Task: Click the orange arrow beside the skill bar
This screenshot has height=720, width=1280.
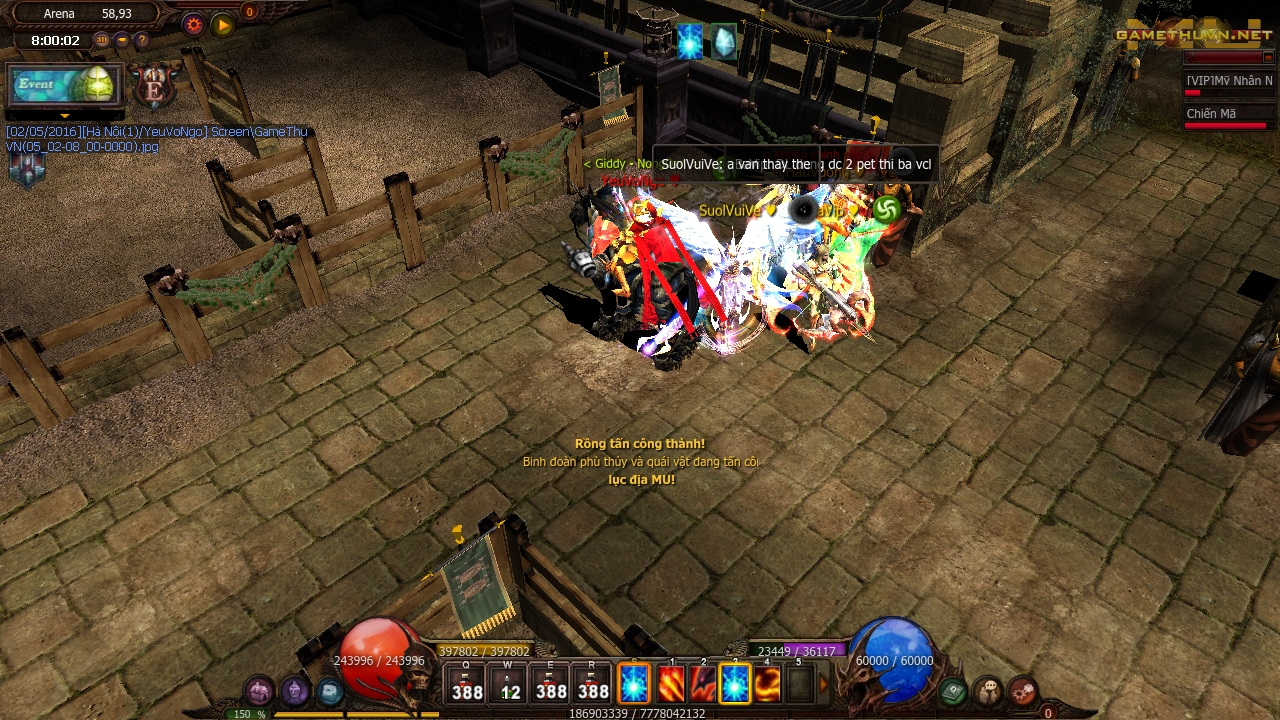Action: (825, 685)
